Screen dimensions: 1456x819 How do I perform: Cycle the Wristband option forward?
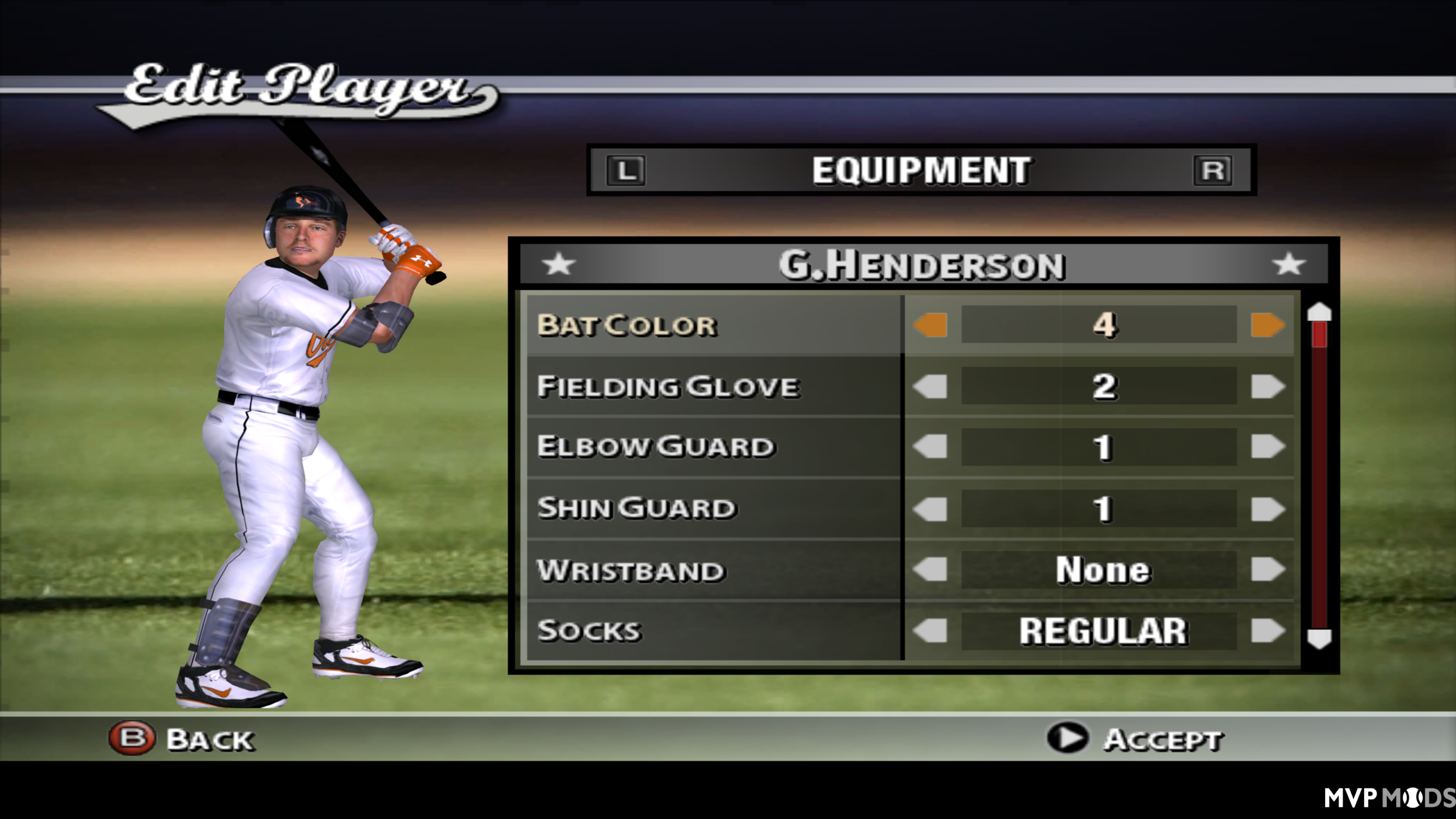point(1268,569)
